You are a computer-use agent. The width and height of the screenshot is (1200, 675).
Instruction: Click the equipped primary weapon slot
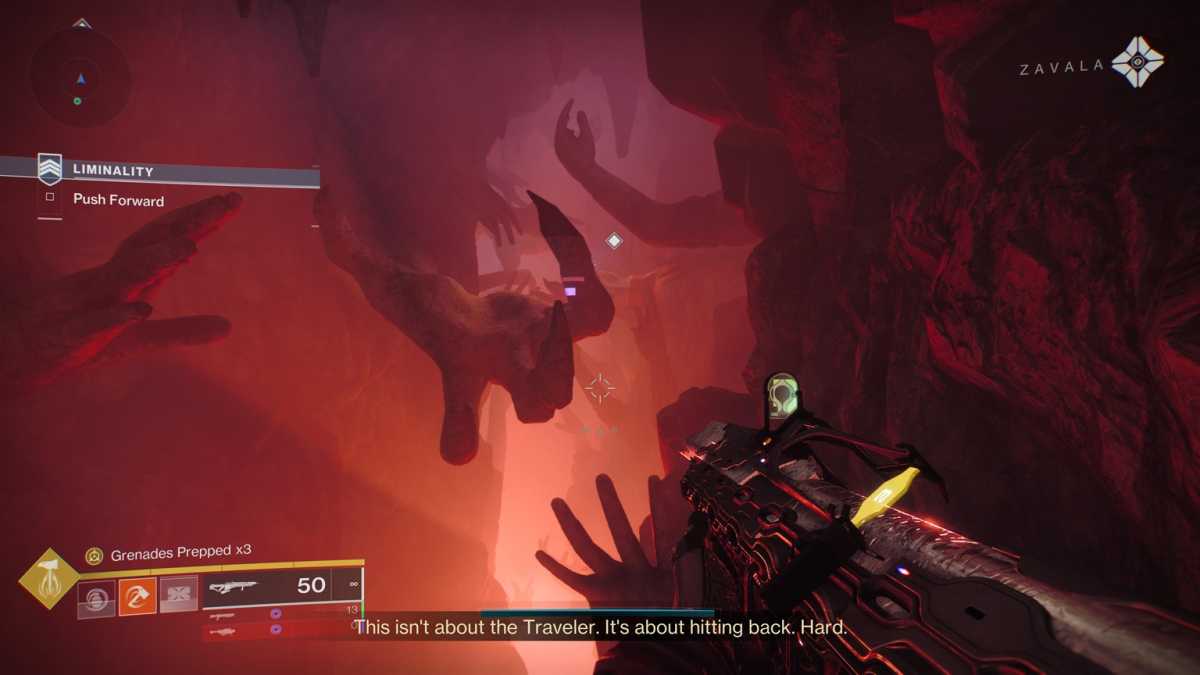point(280,587)
